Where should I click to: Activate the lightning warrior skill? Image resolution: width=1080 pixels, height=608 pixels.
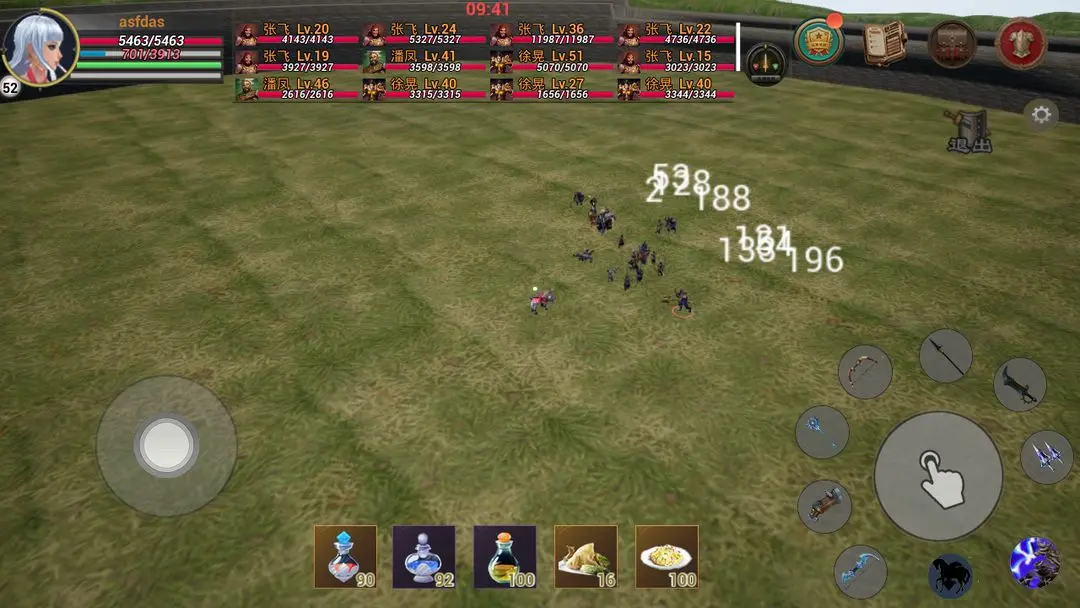(x=1034, y=562)
